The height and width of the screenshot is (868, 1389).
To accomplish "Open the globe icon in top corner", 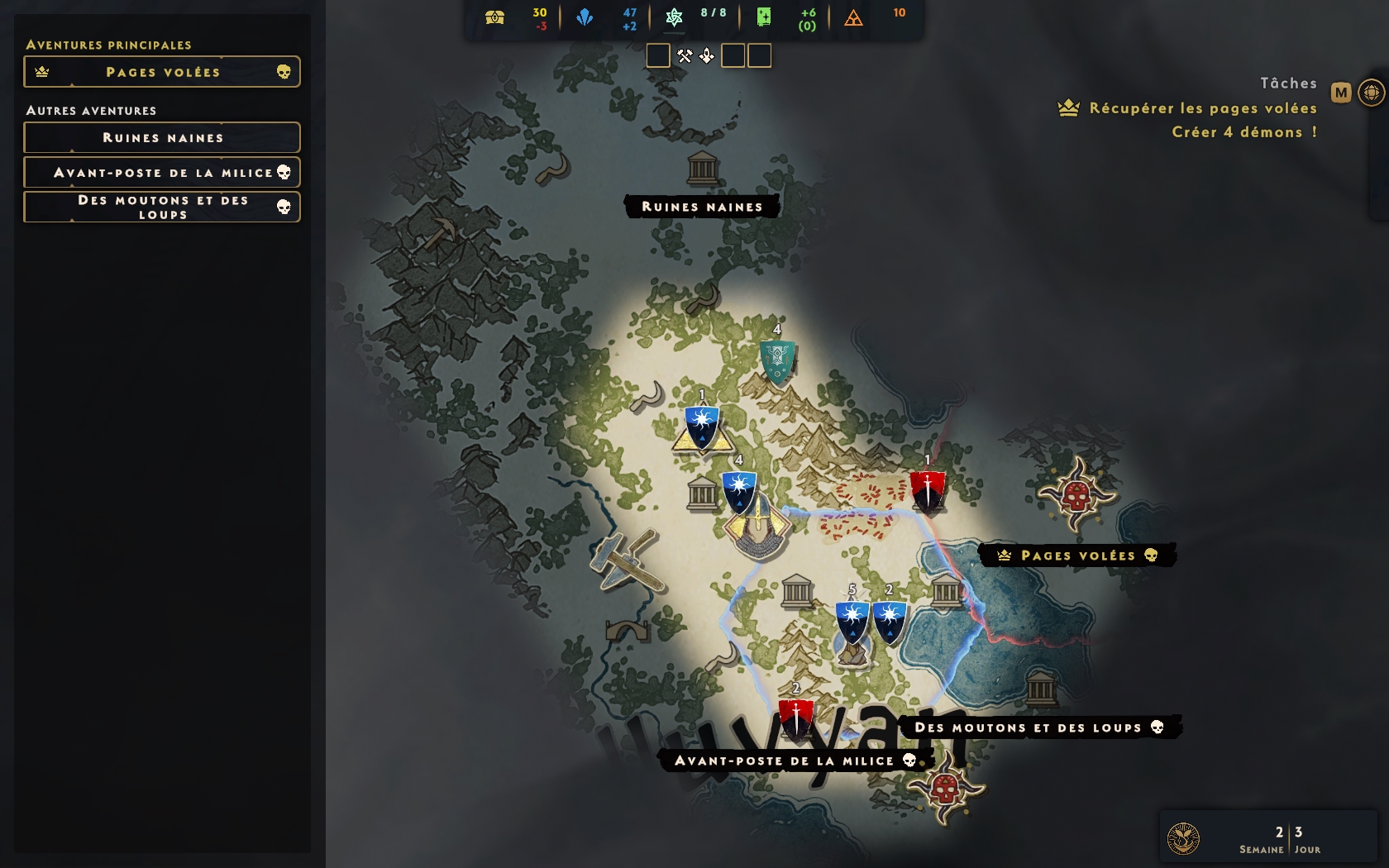I will click(x=1371, y=93).
